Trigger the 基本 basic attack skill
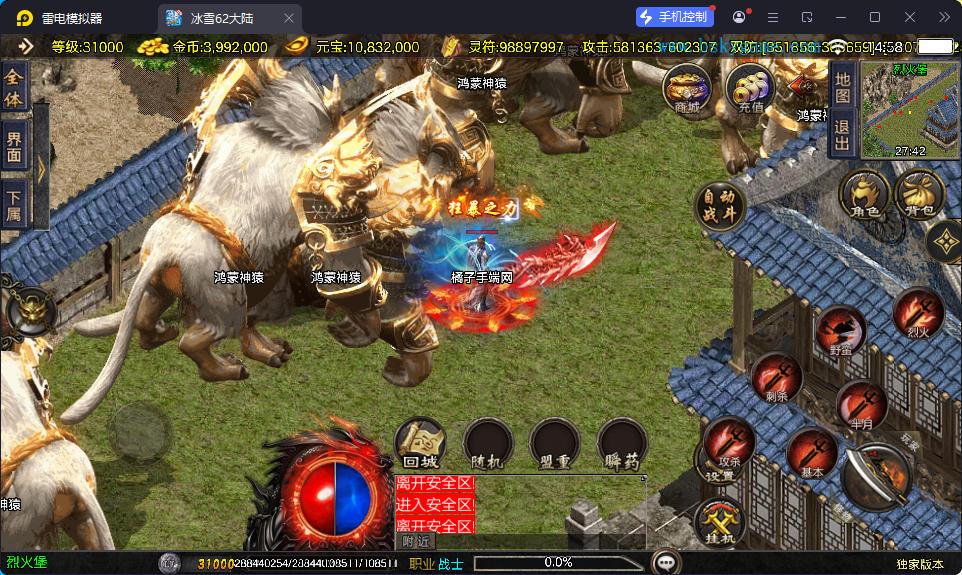 (x=811, y=454)
